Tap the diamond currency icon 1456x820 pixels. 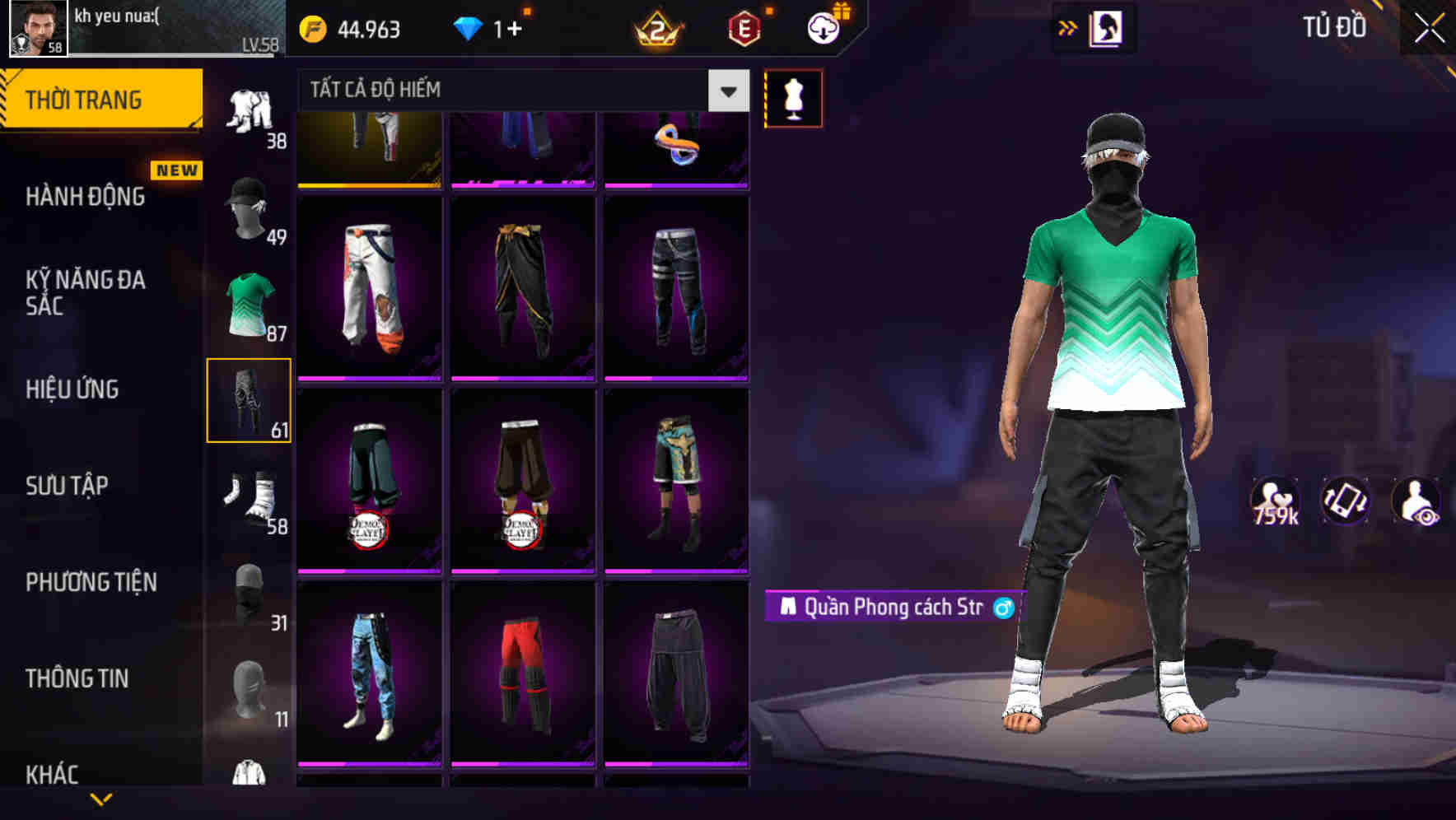467,29
